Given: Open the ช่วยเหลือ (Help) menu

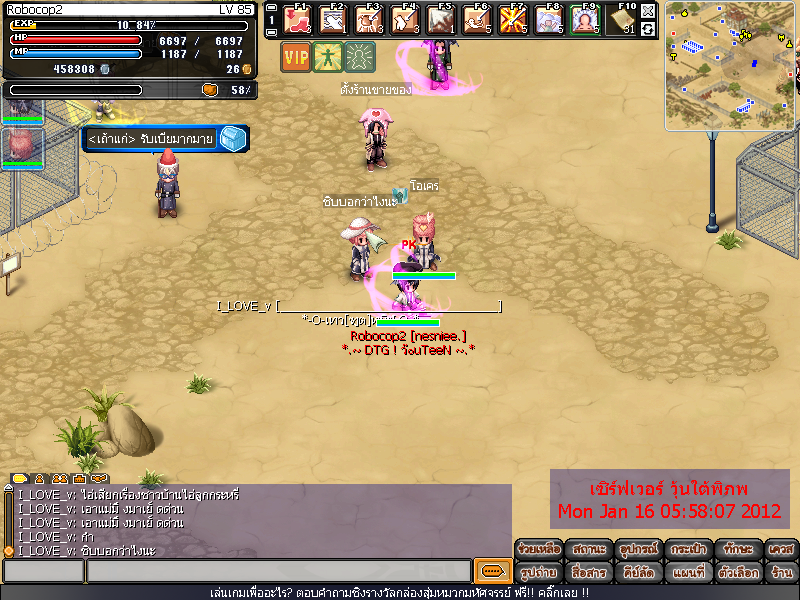Looking at the screenshot, I should pos(540,550).
